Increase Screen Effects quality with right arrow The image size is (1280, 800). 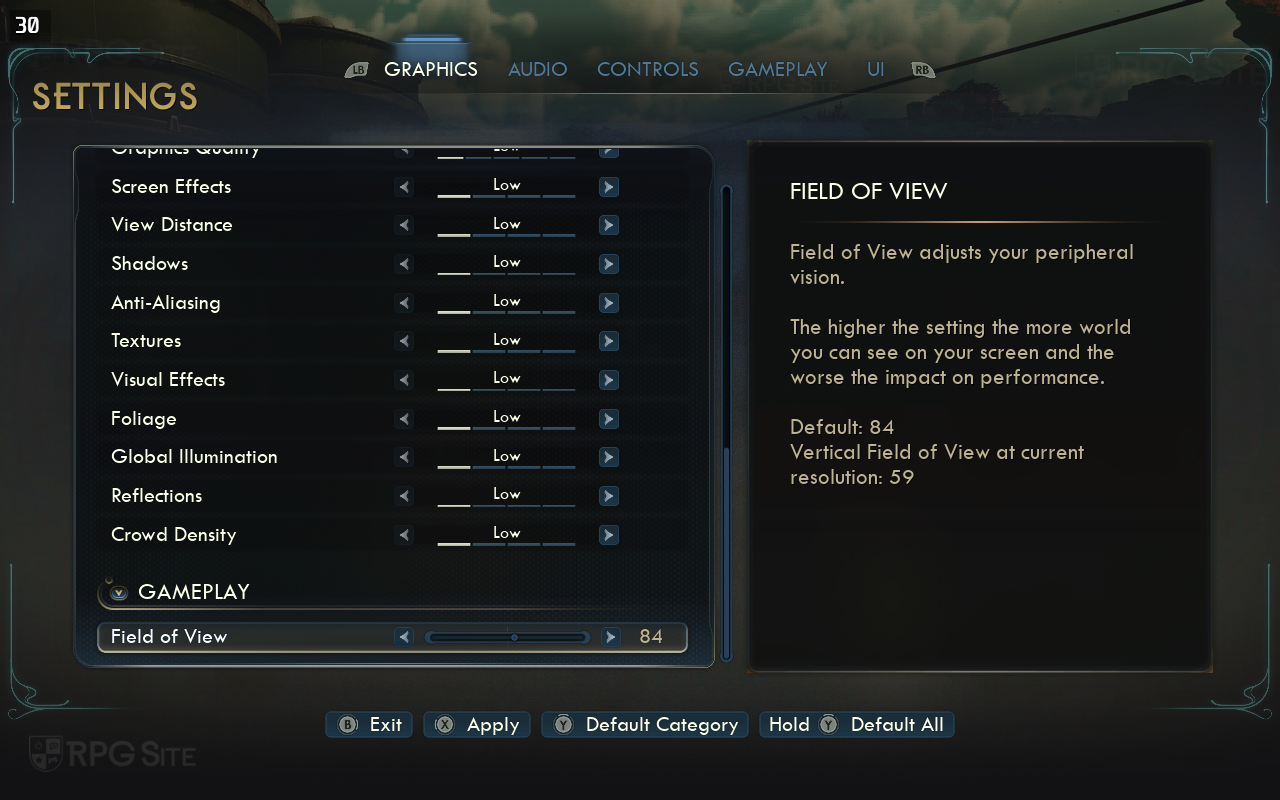608,187
